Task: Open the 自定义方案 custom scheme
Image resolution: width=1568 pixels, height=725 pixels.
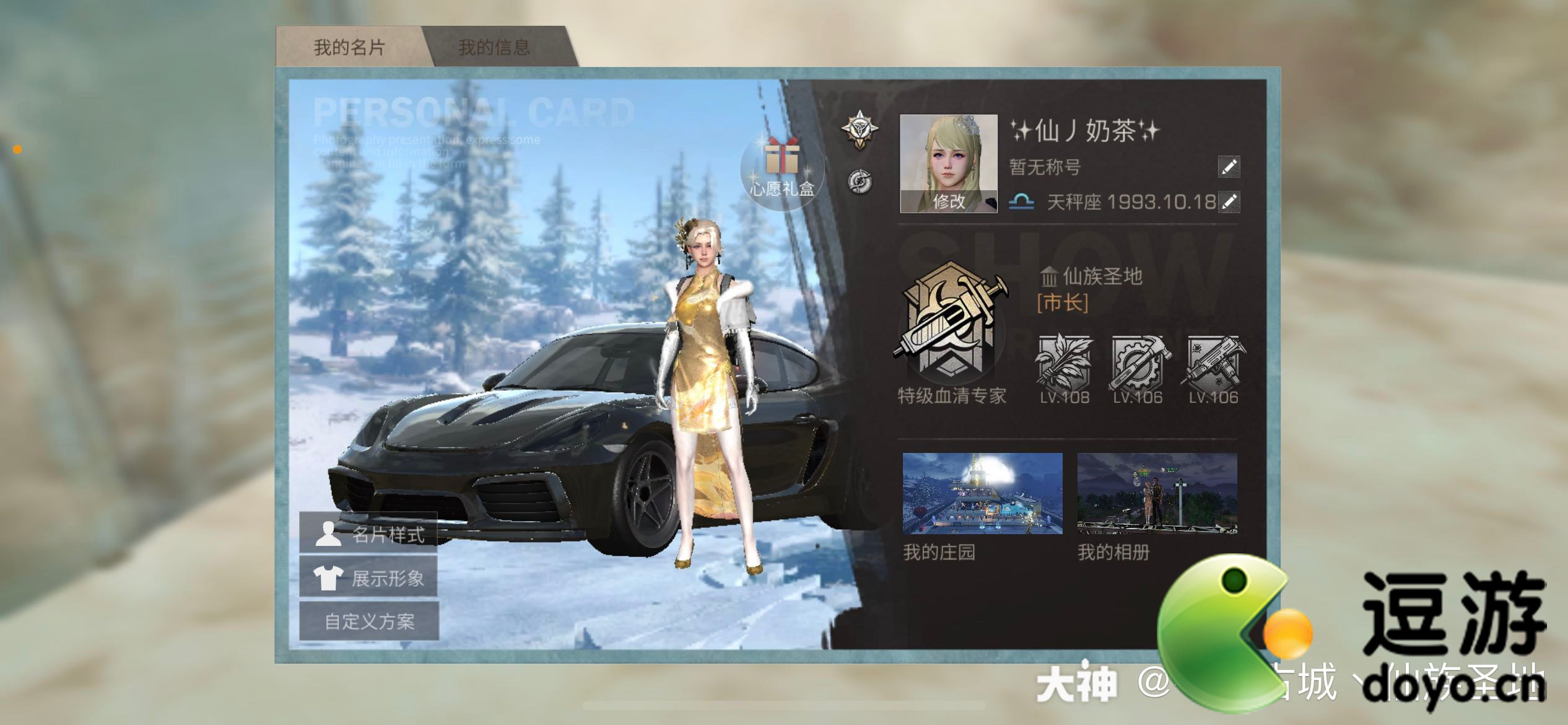Action: coord(369,621)
